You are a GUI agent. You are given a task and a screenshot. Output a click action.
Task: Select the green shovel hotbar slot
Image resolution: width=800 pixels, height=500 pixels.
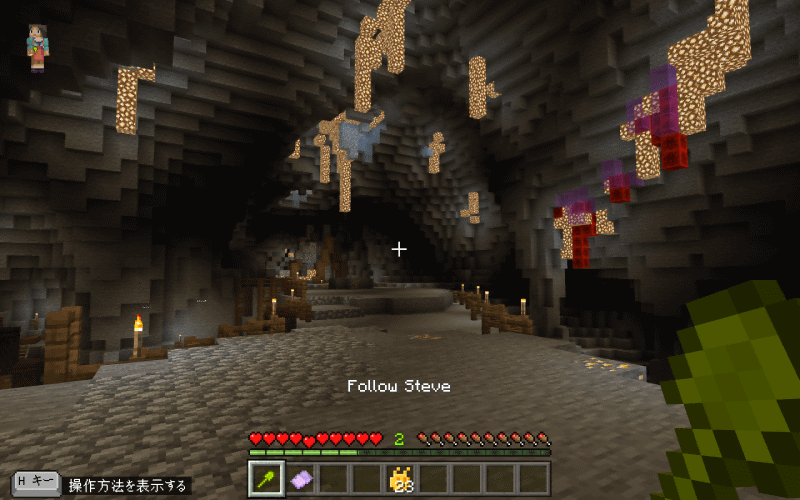pos(265,479)
